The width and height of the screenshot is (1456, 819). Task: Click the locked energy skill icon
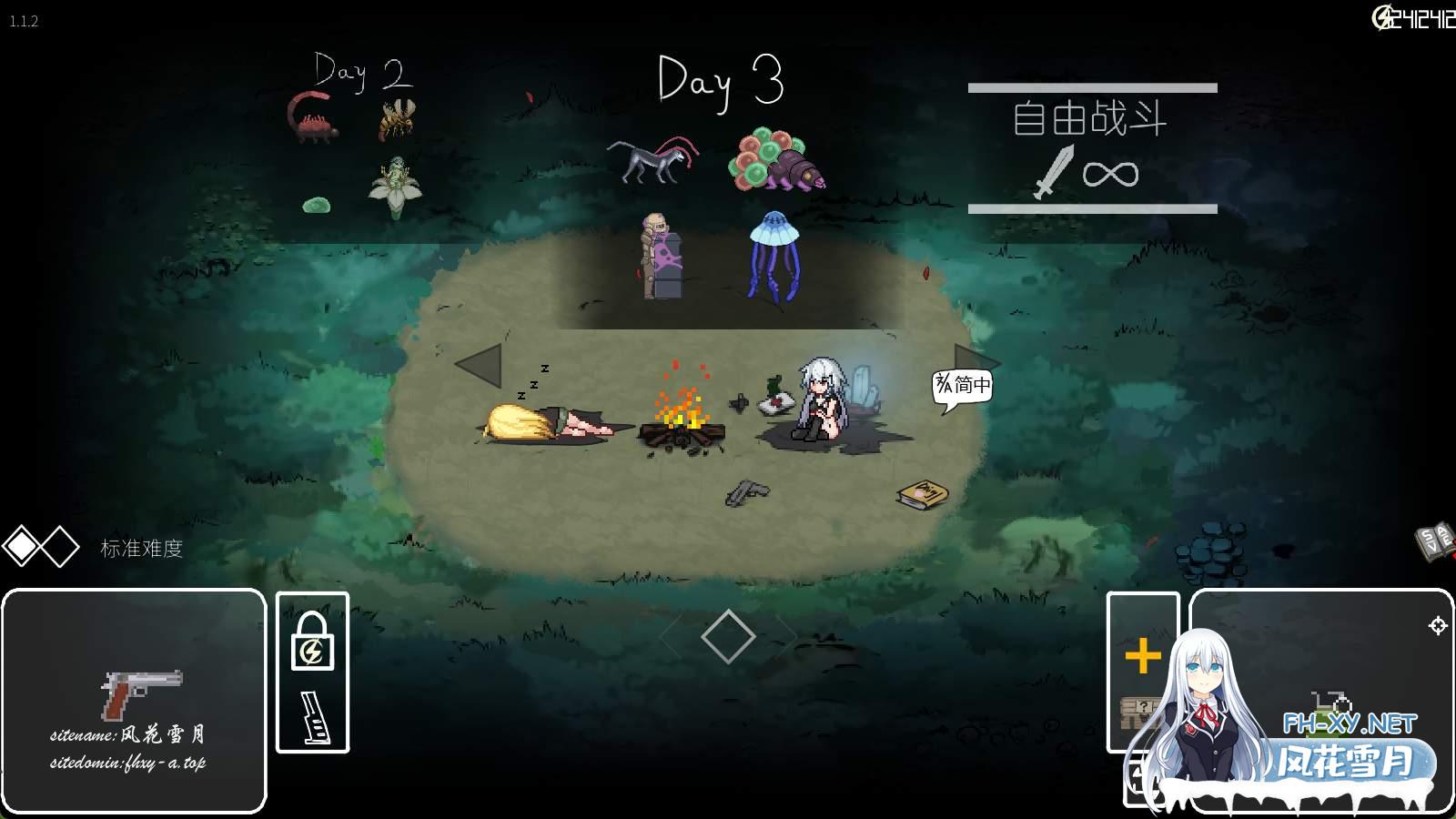click(x=312, y=642)
